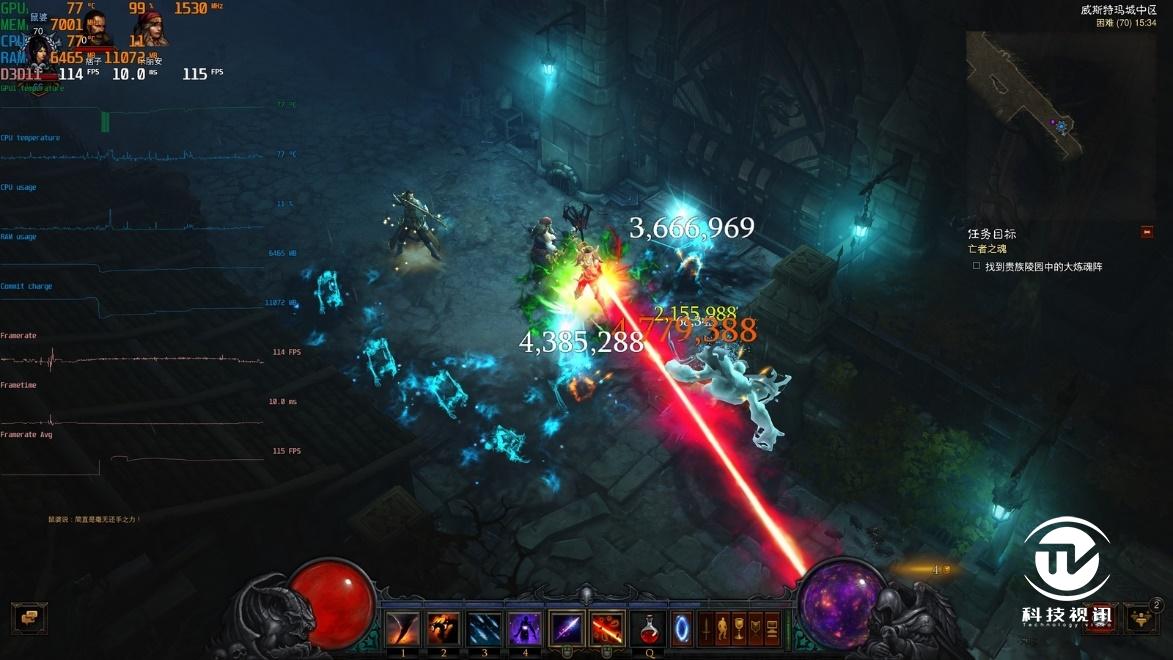Click the shield banner menu button

coord(757,630)
